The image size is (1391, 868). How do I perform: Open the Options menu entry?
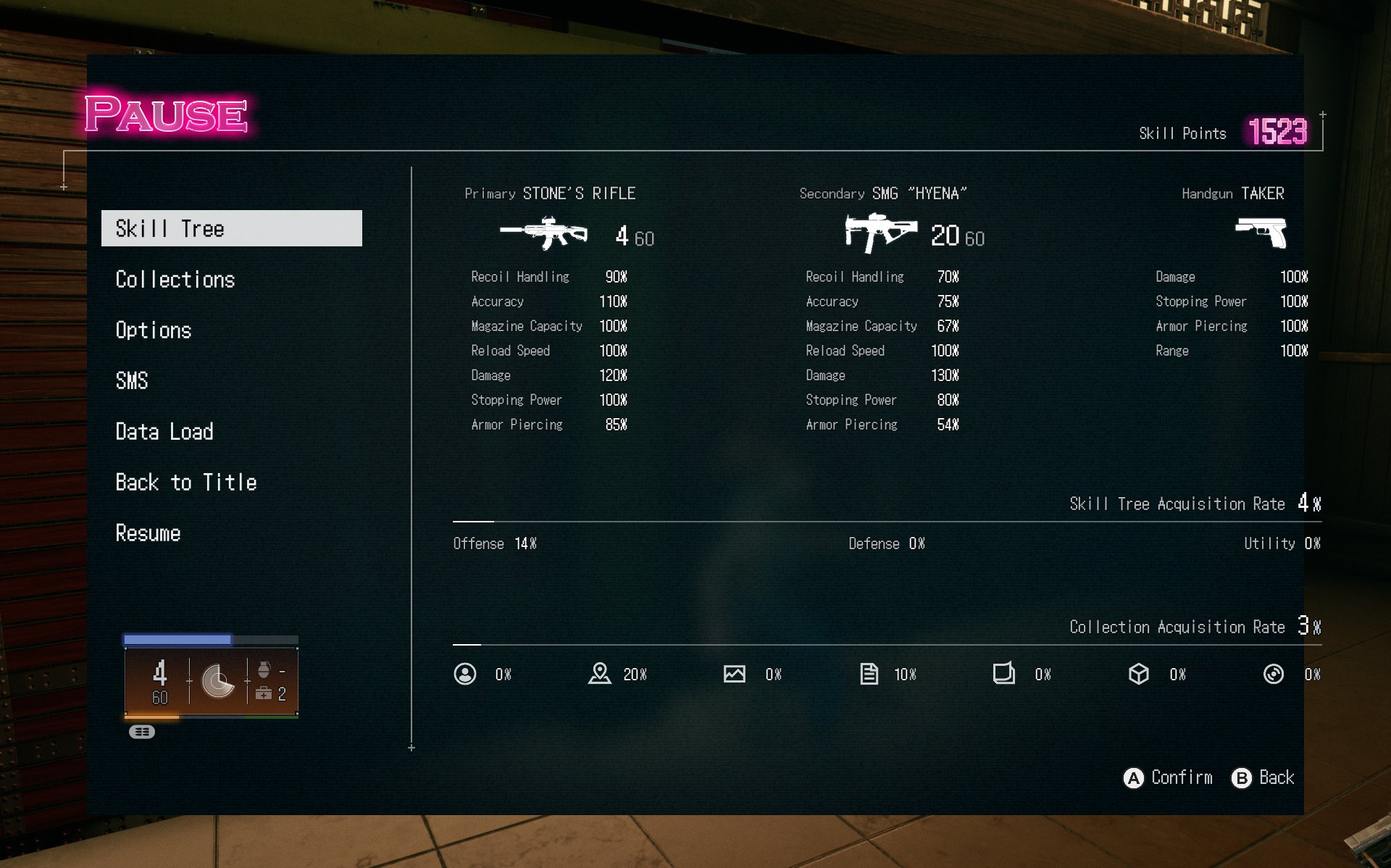tap(154, 330)
